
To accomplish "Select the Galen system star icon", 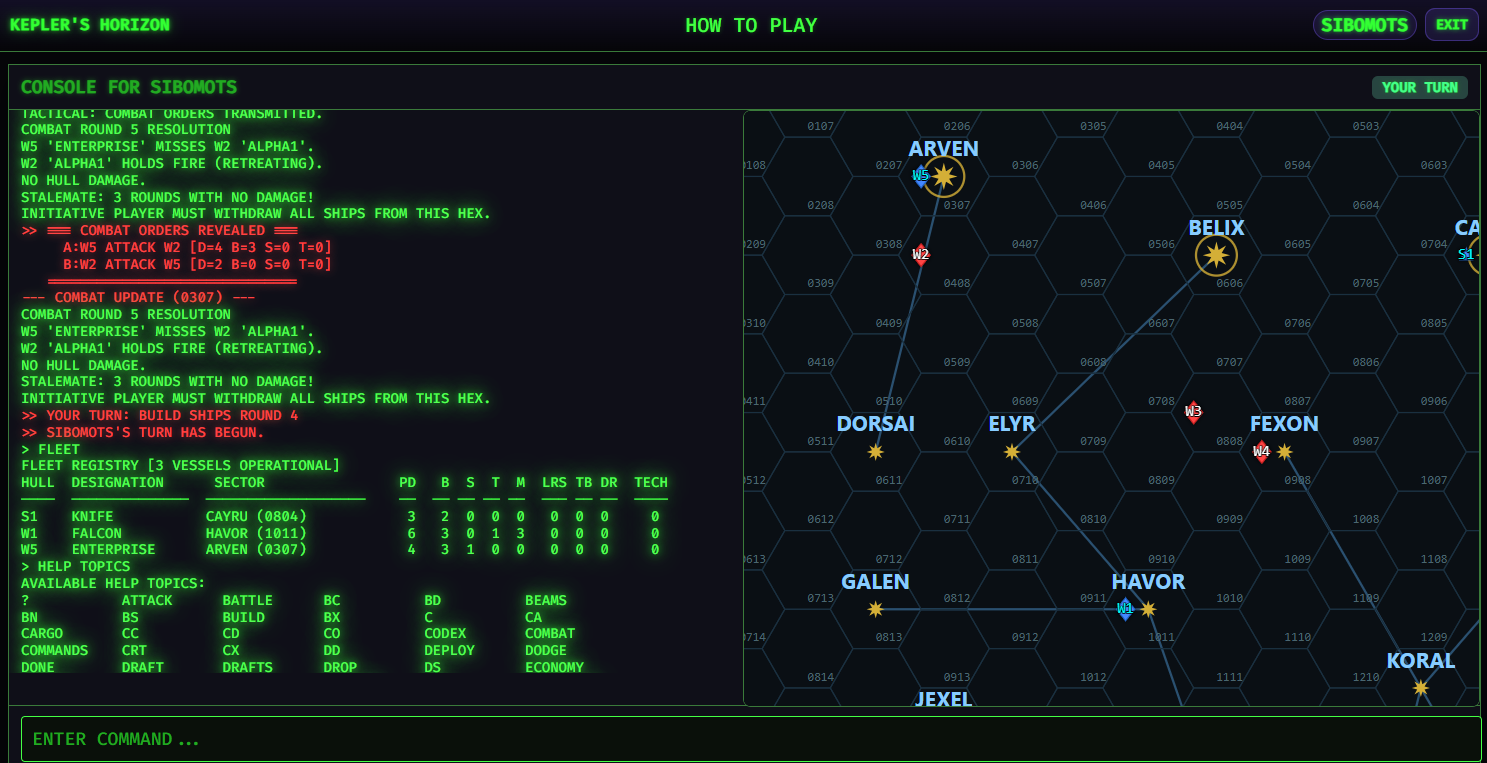I will click(x=876, y=608).
